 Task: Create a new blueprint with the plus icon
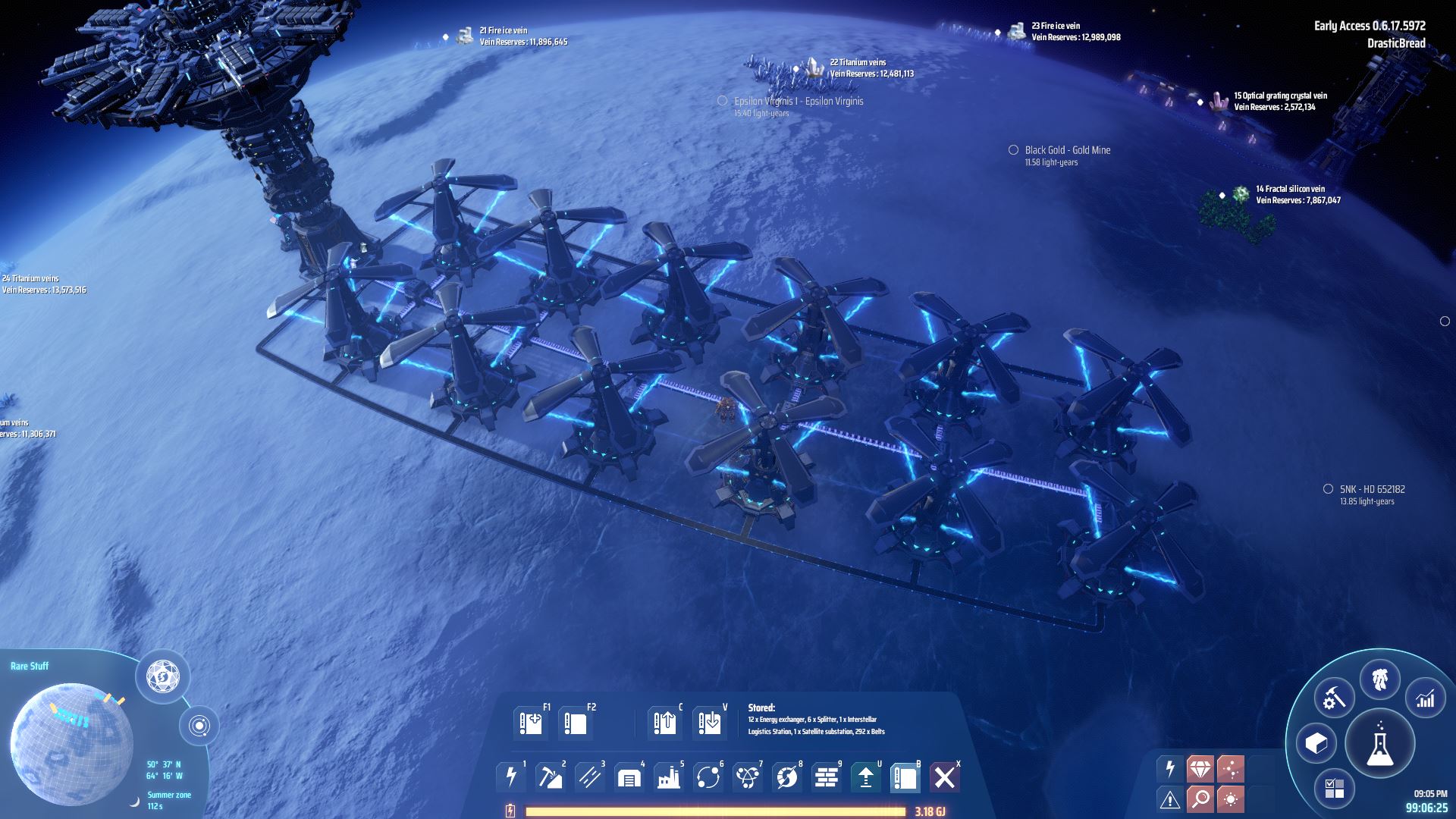(x=531, y=723)
